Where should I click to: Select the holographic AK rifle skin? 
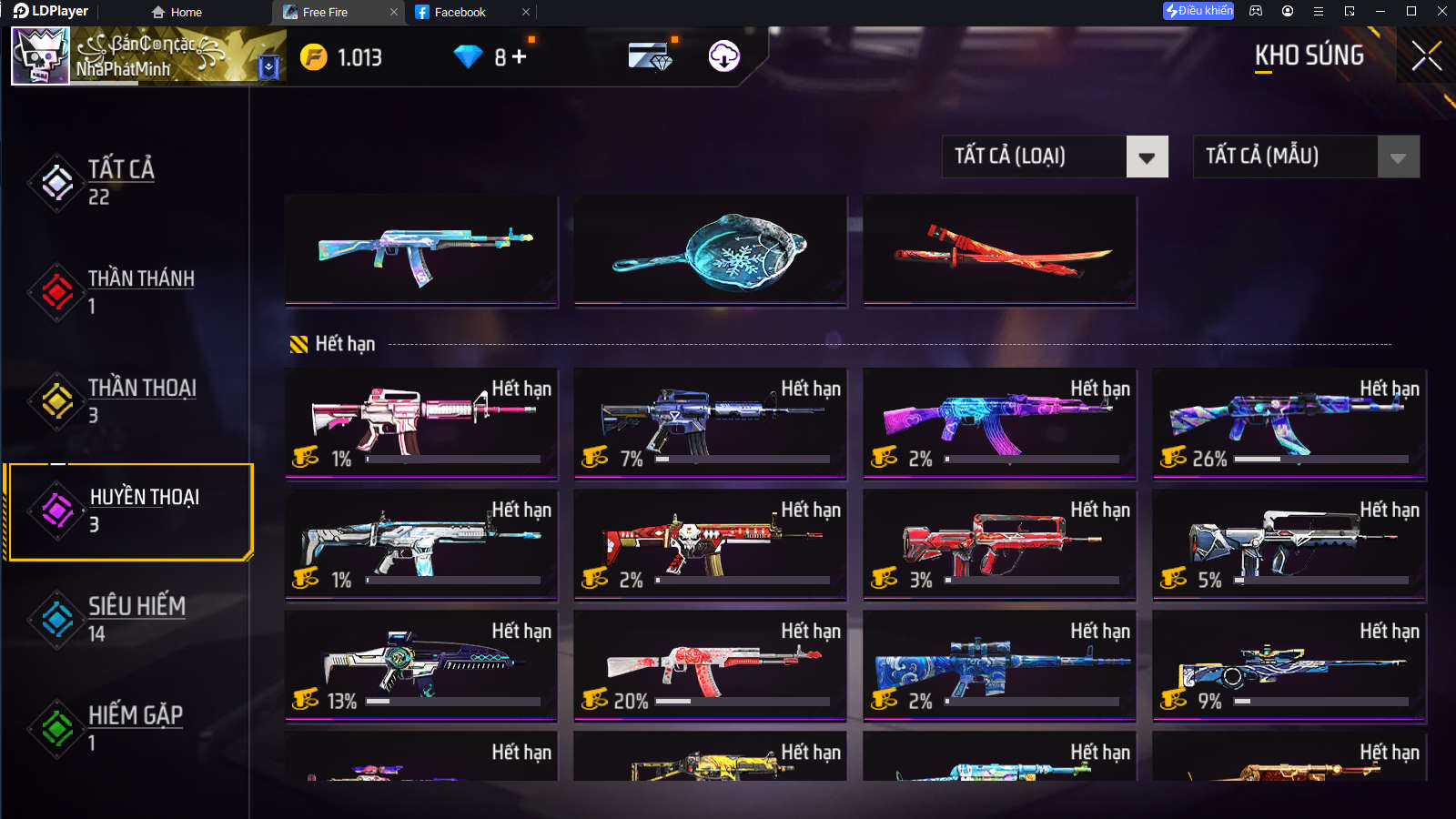click(x=421, y=252)
